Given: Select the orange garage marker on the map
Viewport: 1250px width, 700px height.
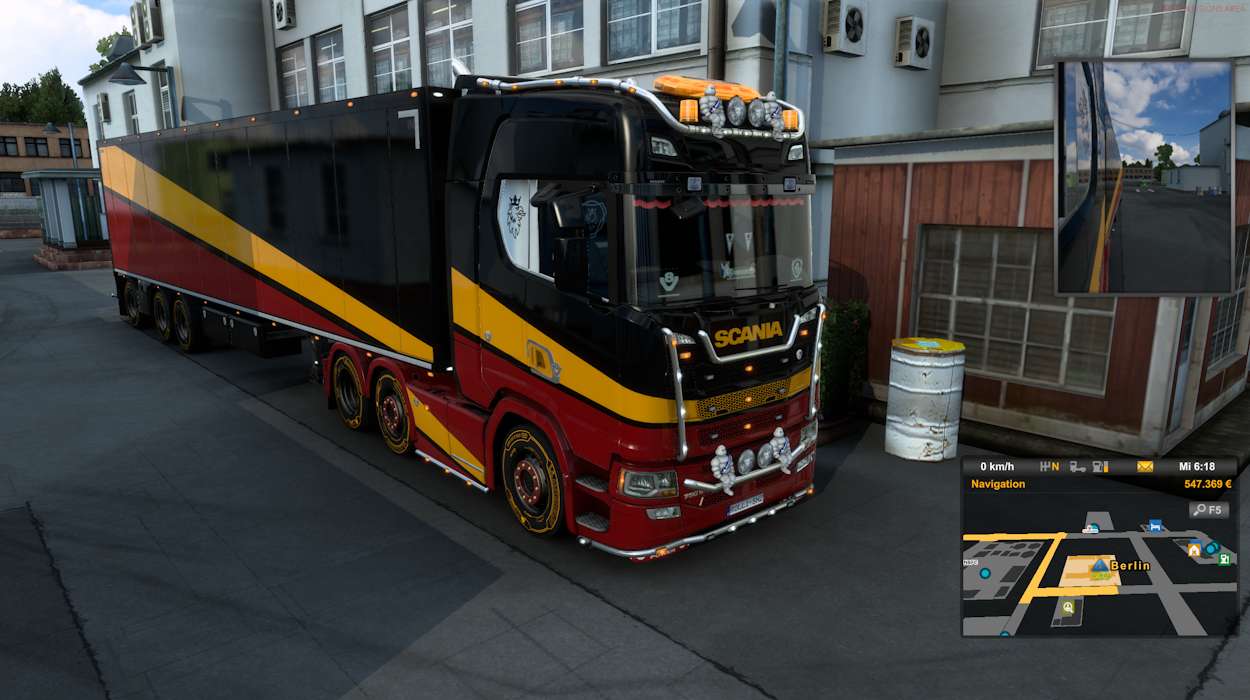Looking at the screenshot, I should pos(1194,550).
